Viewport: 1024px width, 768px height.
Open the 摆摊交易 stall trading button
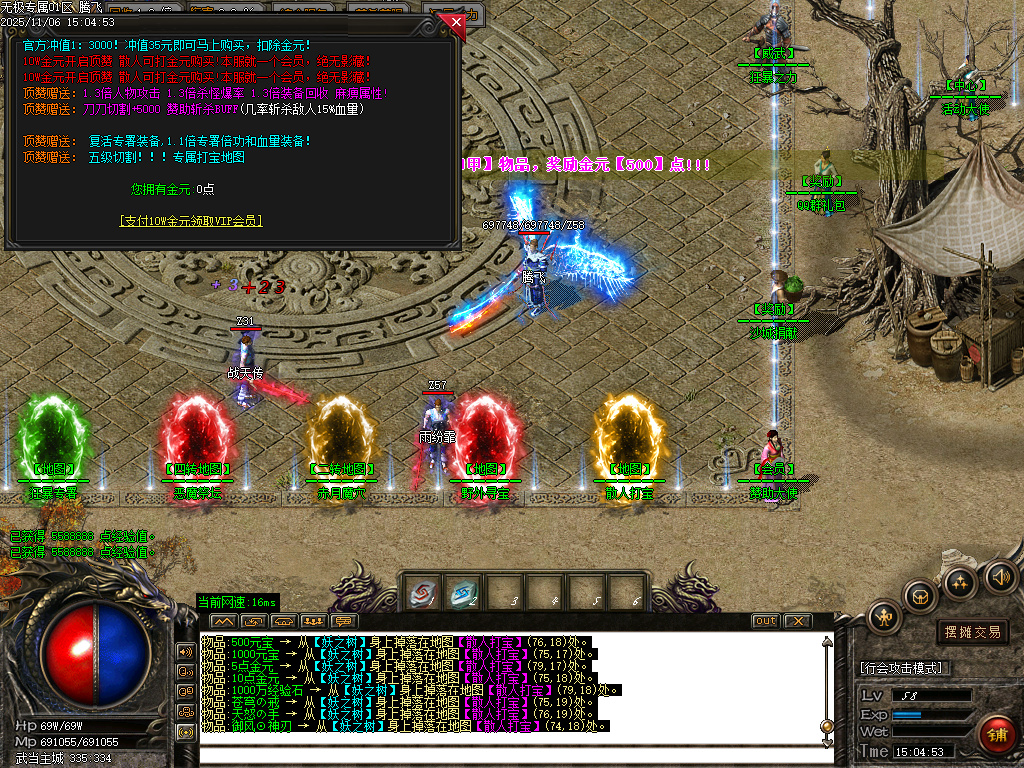tap(972, 632)
